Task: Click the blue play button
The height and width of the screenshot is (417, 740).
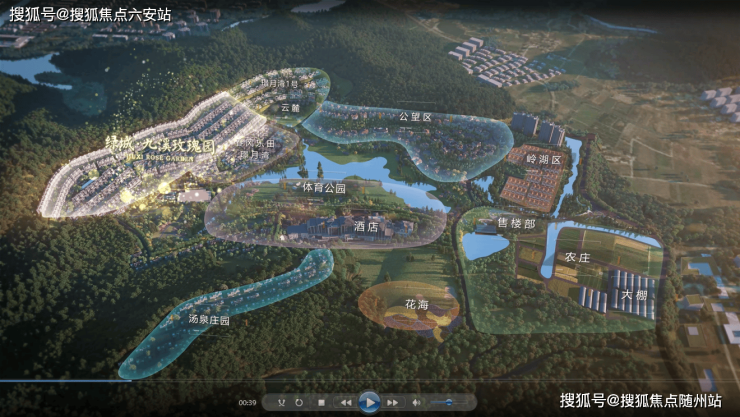Action: [x=370, y=402]
